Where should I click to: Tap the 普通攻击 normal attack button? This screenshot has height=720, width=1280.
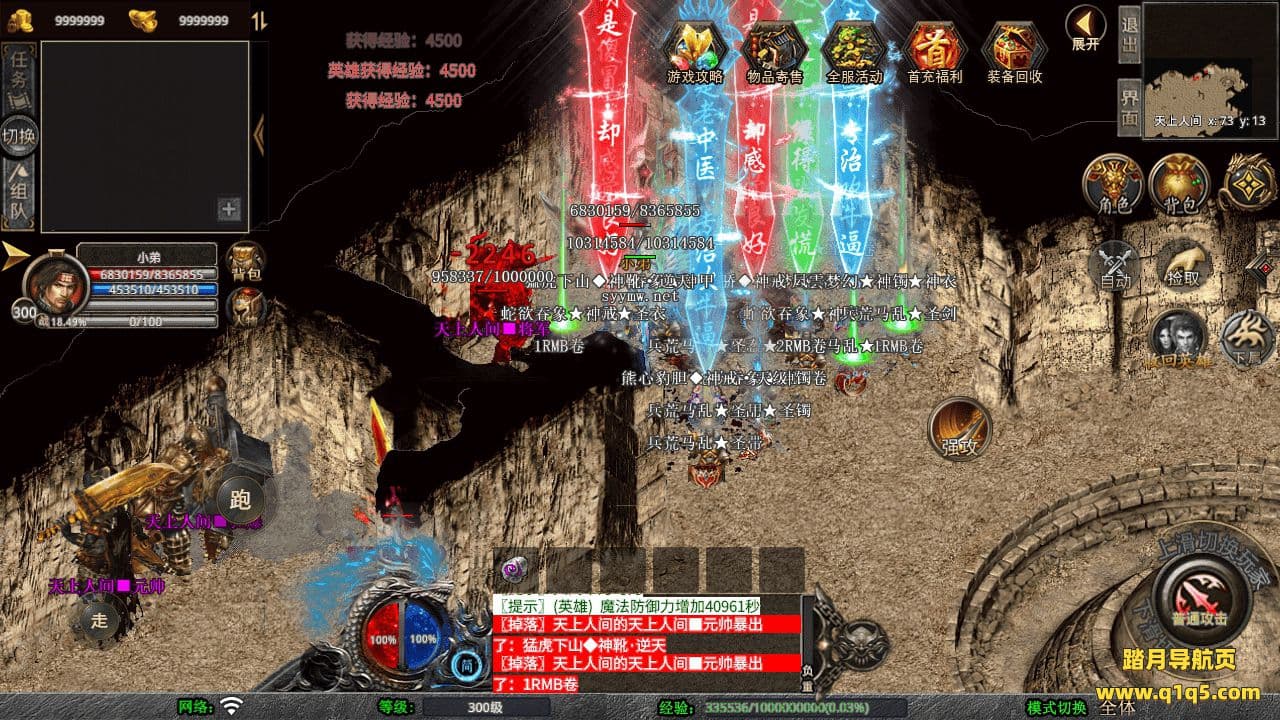(1201, 599)
